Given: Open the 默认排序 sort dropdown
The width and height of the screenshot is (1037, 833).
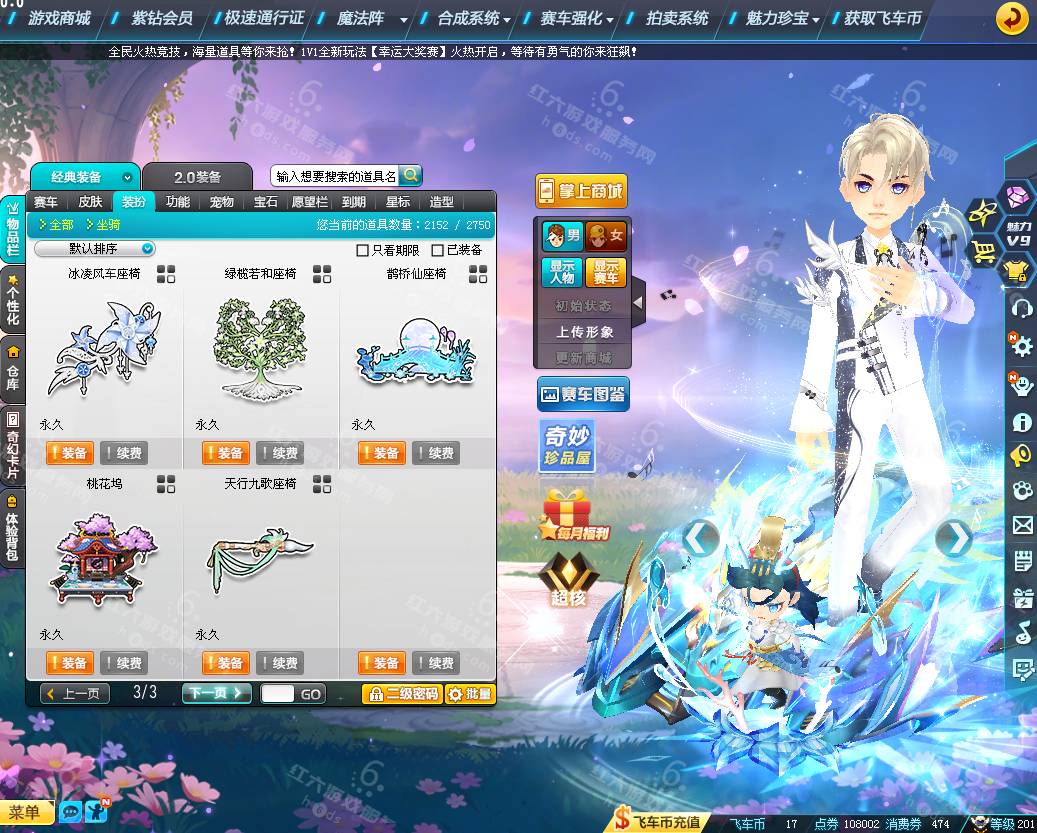Looking at the screenshot, I should (95, 249).
